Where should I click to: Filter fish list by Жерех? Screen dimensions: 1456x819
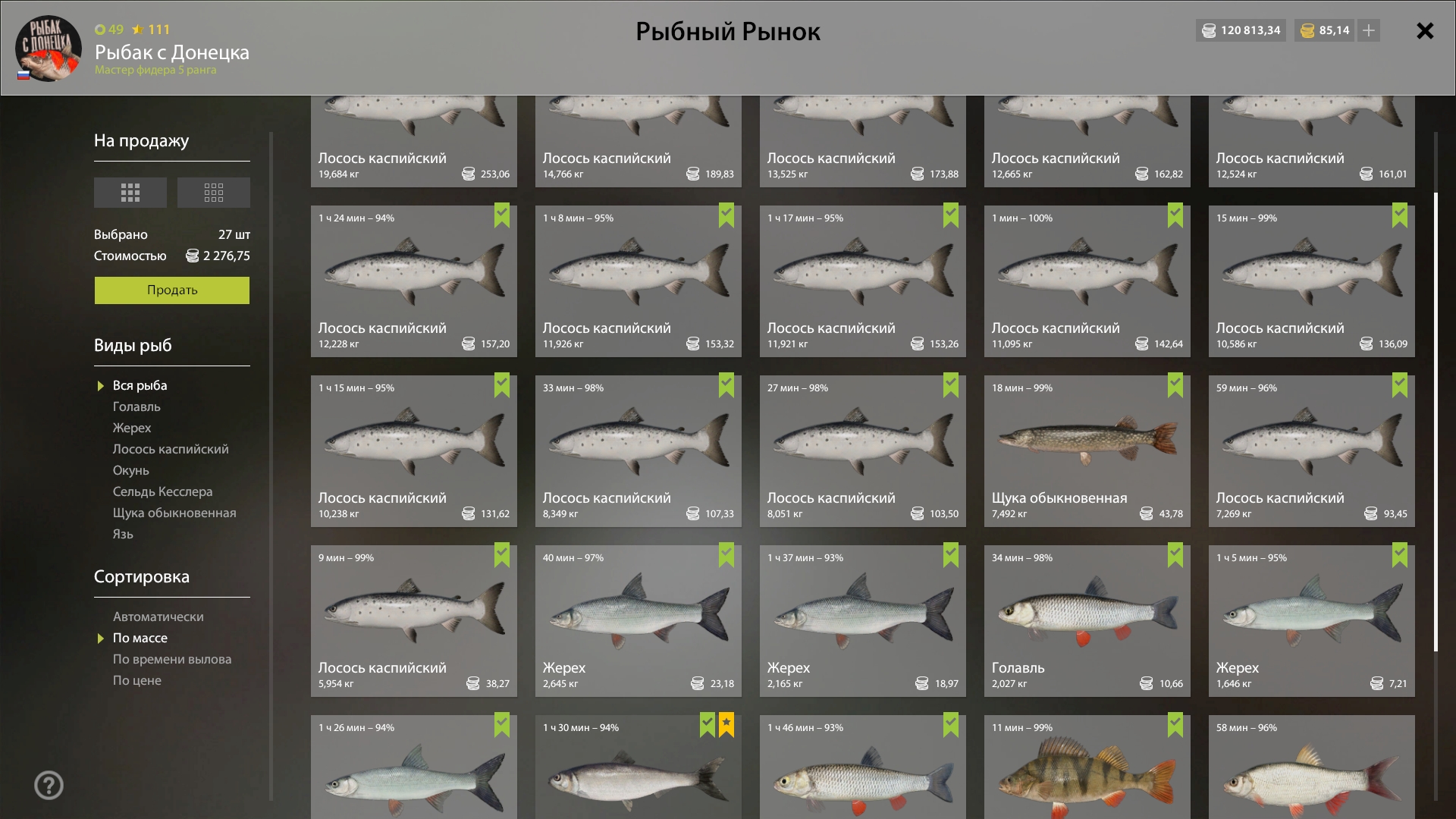[x=132, y=428]
